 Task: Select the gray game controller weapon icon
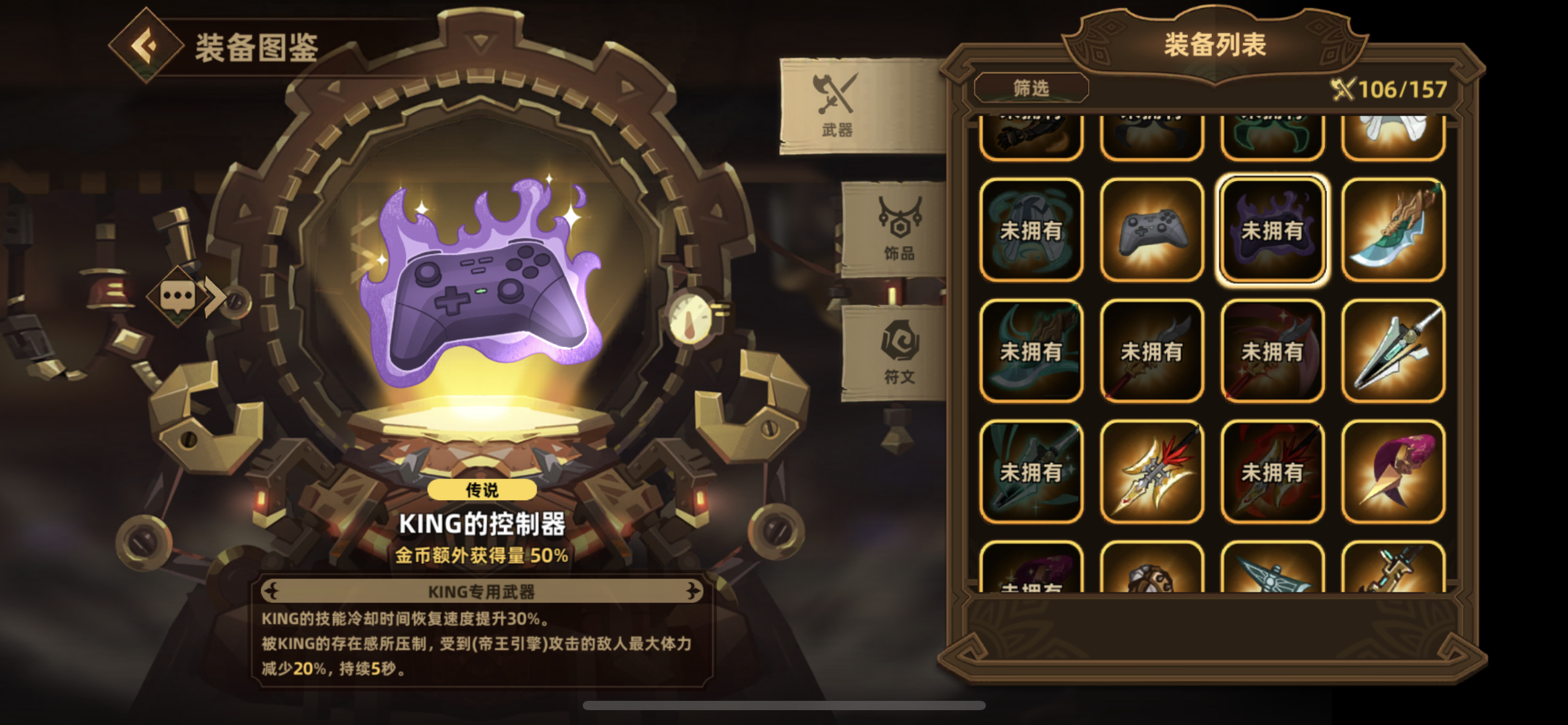click(x=1151, y=228)
